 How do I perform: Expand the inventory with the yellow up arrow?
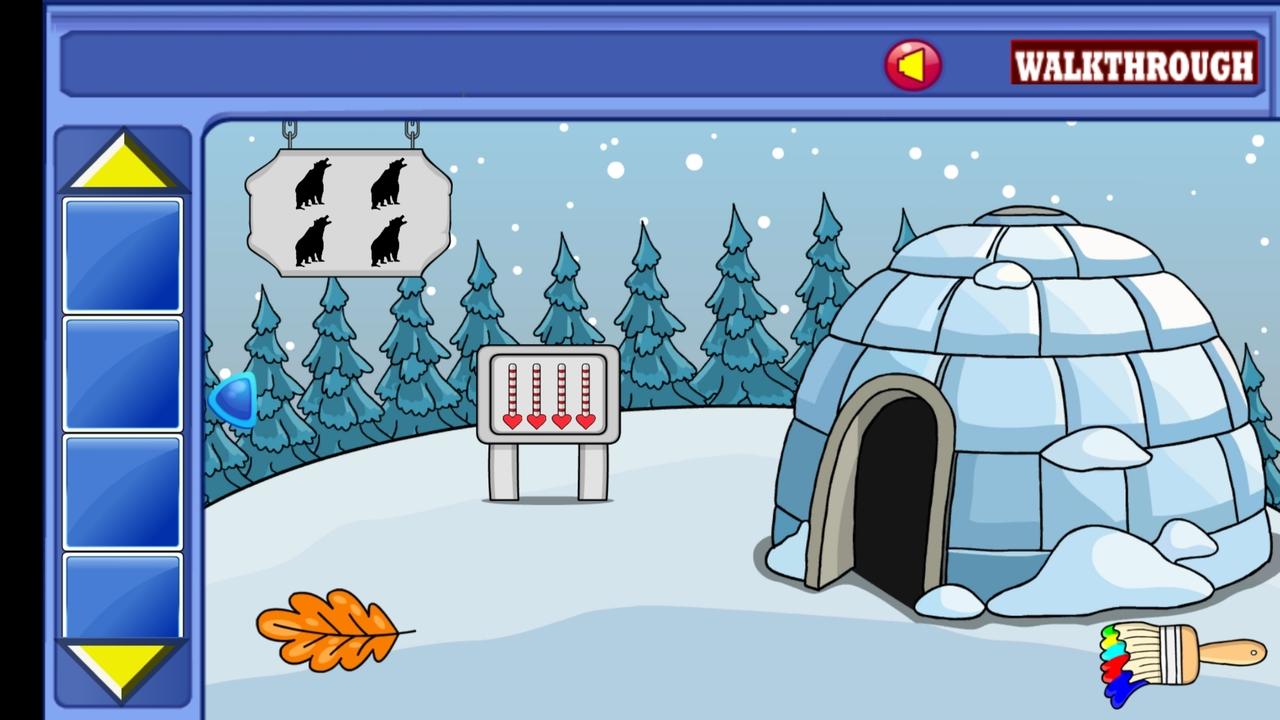click(x=122, y=160)
